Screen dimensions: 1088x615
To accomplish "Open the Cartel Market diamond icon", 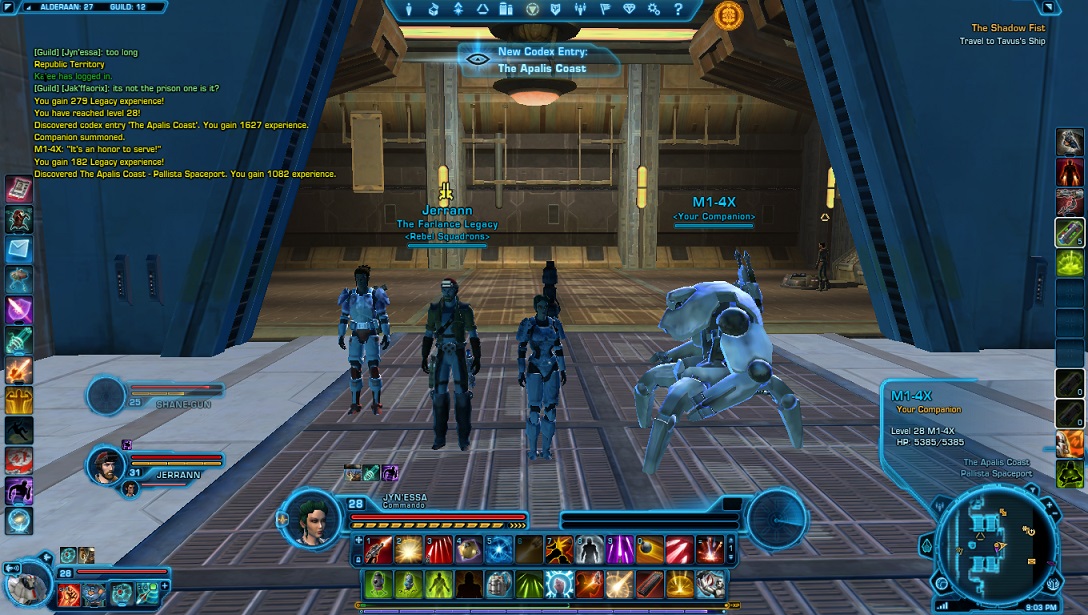I will 629,10.
